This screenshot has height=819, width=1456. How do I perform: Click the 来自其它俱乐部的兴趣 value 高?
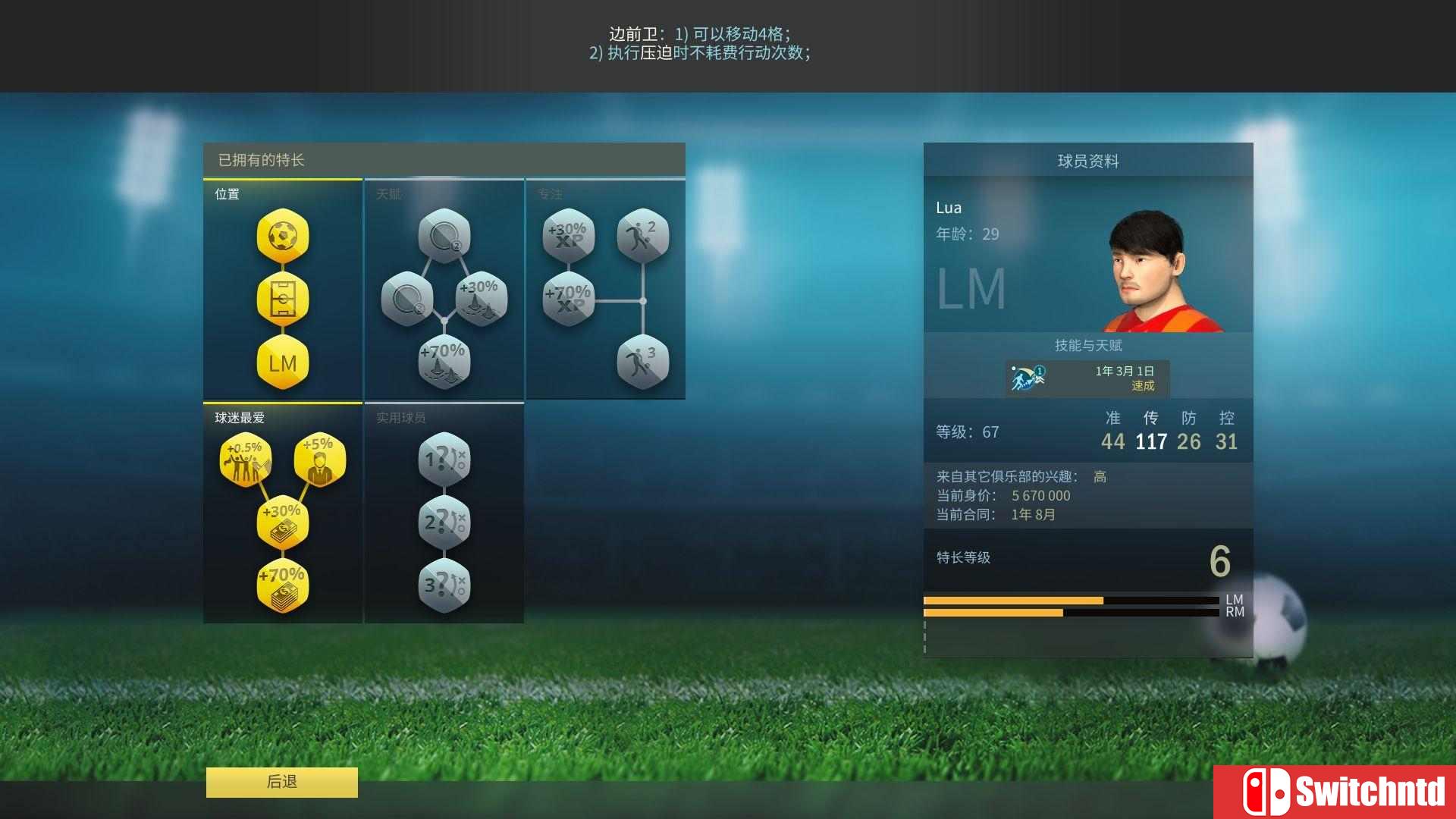tap(1100, 476)
